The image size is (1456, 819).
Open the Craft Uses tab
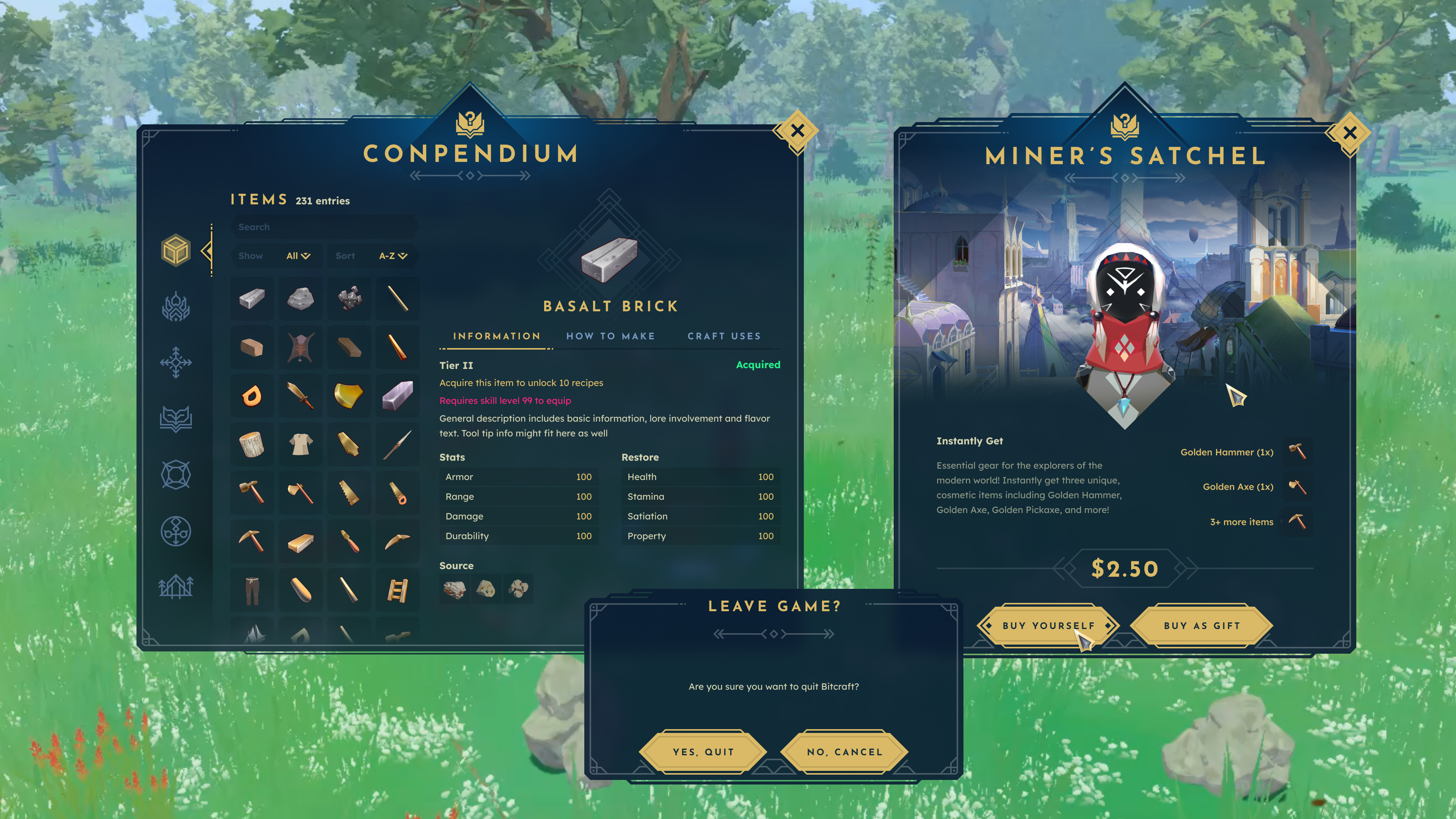point(724,336)
